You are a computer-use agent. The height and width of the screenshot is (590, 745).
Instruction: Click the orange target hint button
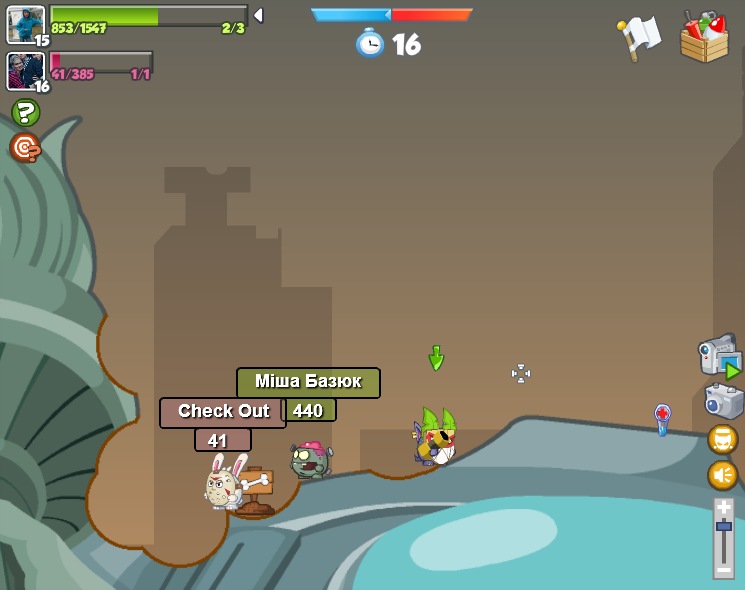pyautogui.click(x=25, y=148)
